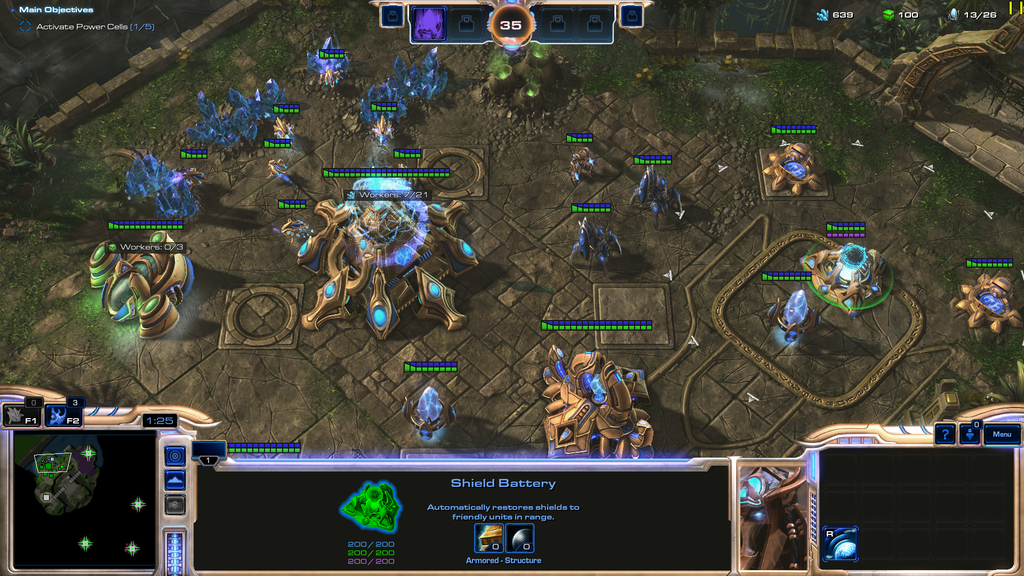The width and height of the screenshot is (1024, 576).
Task: Activate the purple commander ability in top bar
Action: point(429,23)
